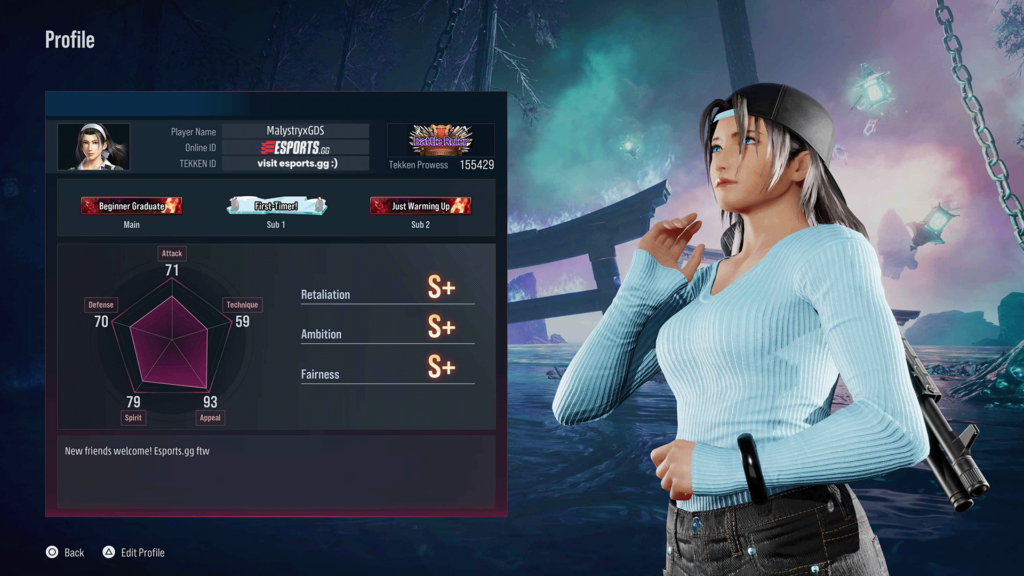1024x576 pixels.
Task: Select the player avatar portrait
Action: [x=93, y=147]
